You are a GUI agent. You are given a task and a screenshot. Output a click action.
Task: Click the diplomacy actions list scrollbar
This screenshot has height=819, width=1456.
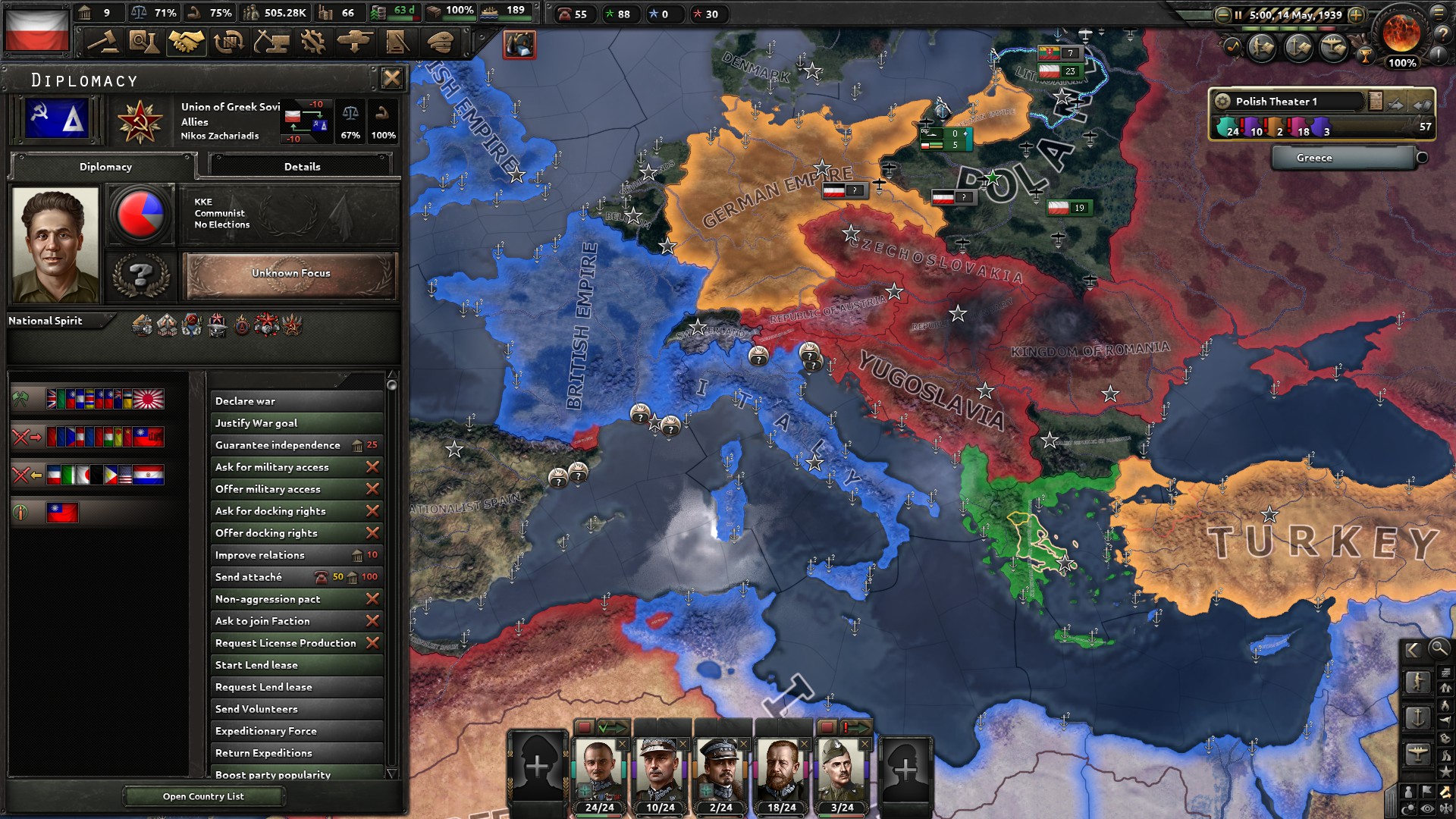click(393, 387)
